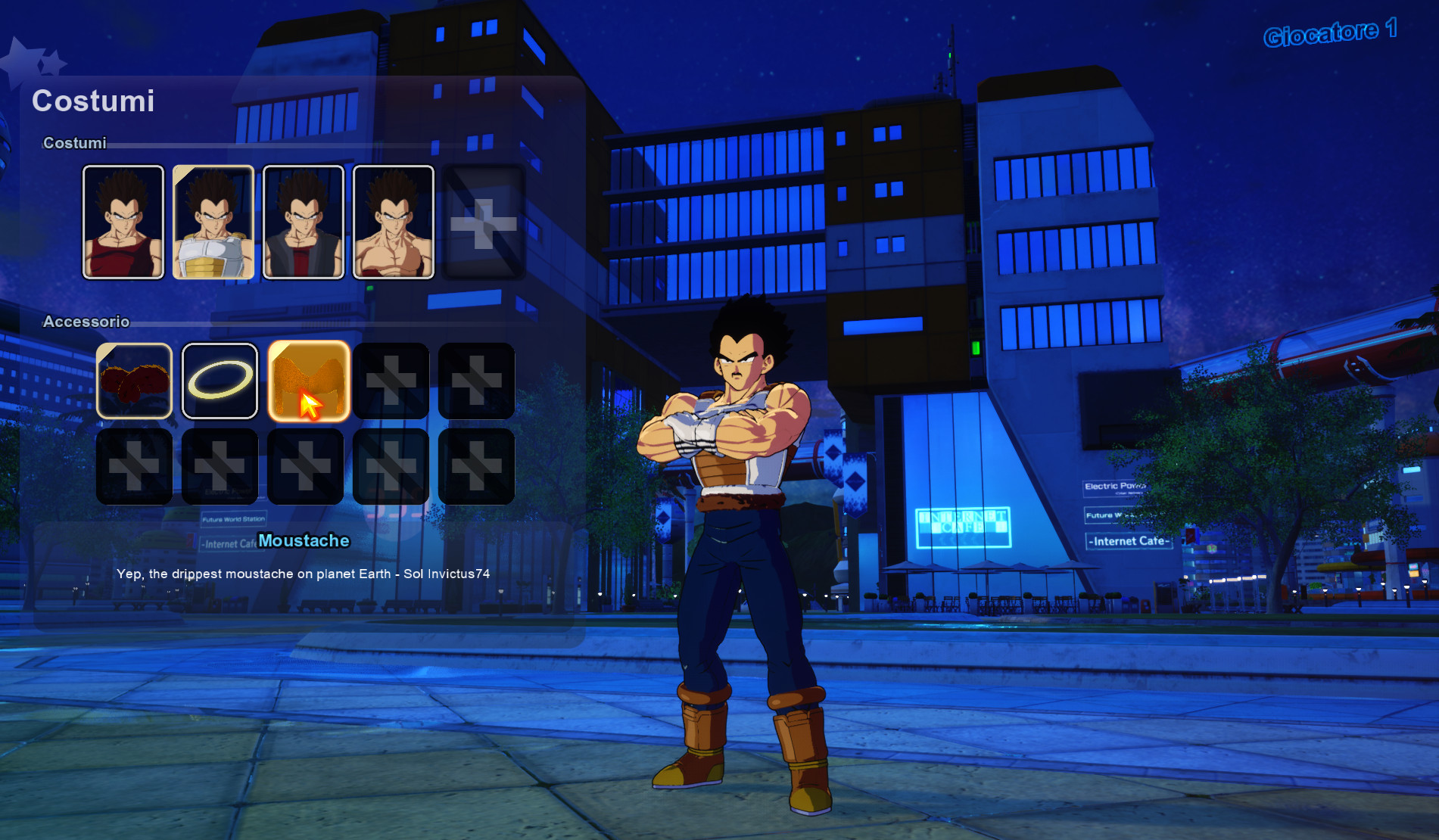1439x840 pixels.
Task: Click the Moustache name label
Action: (x=304, y=540)
